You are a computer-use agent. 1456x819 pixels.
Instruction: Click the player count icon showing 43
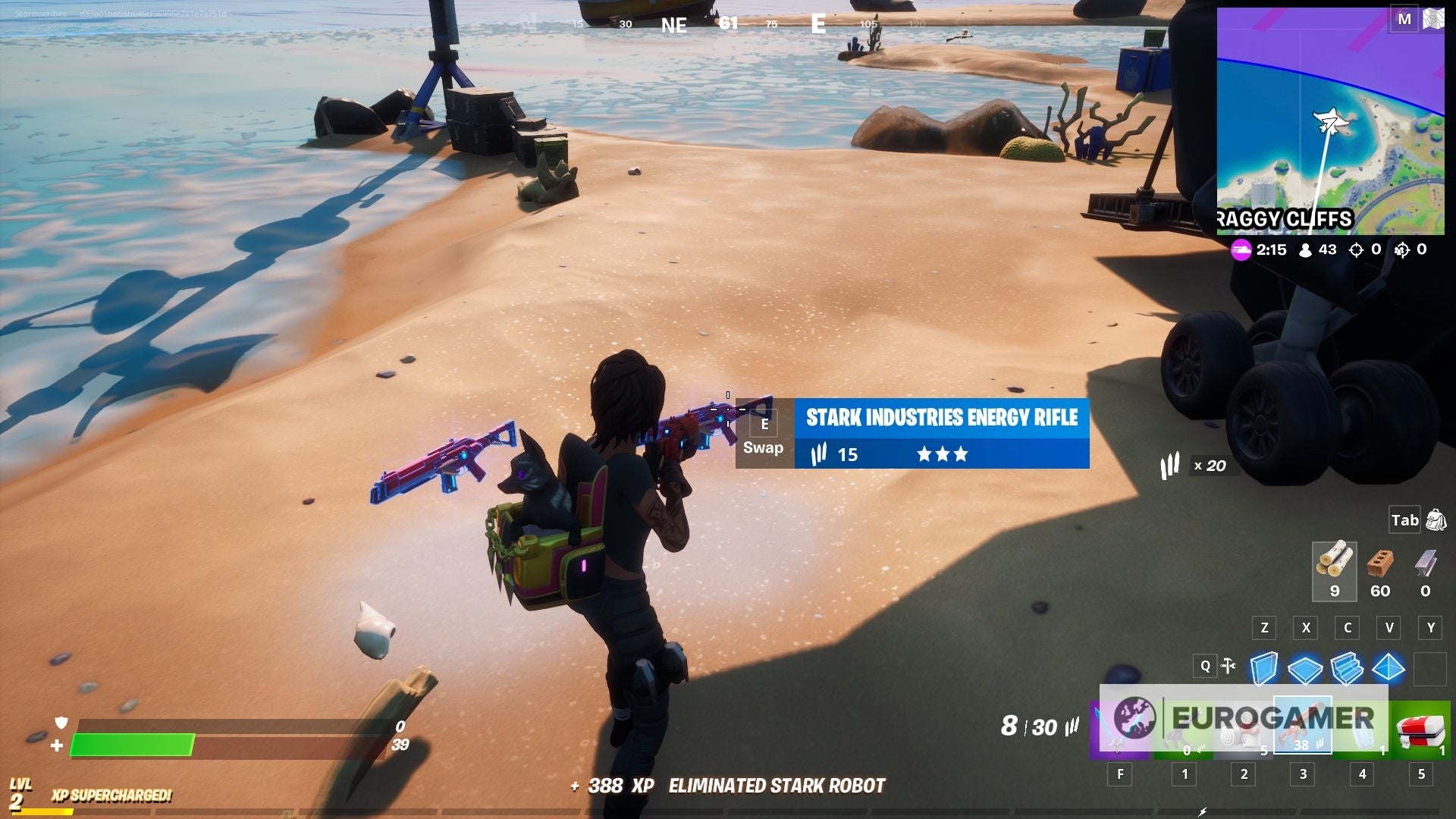[1306, 250]
